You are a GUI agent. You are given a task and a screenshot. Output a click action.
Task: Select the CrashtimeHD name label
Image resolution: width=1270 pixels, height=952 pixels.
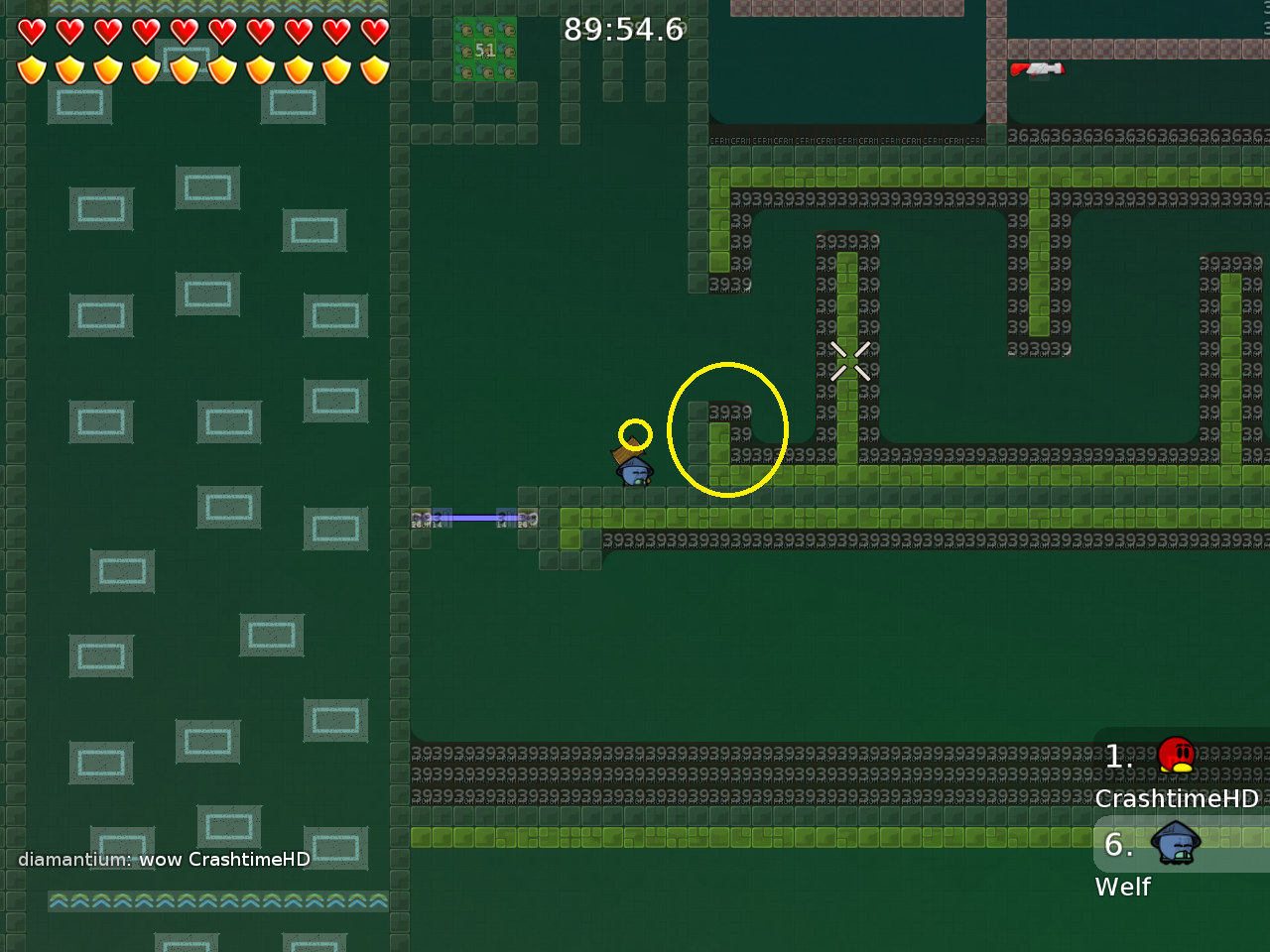click(1178, 798)
